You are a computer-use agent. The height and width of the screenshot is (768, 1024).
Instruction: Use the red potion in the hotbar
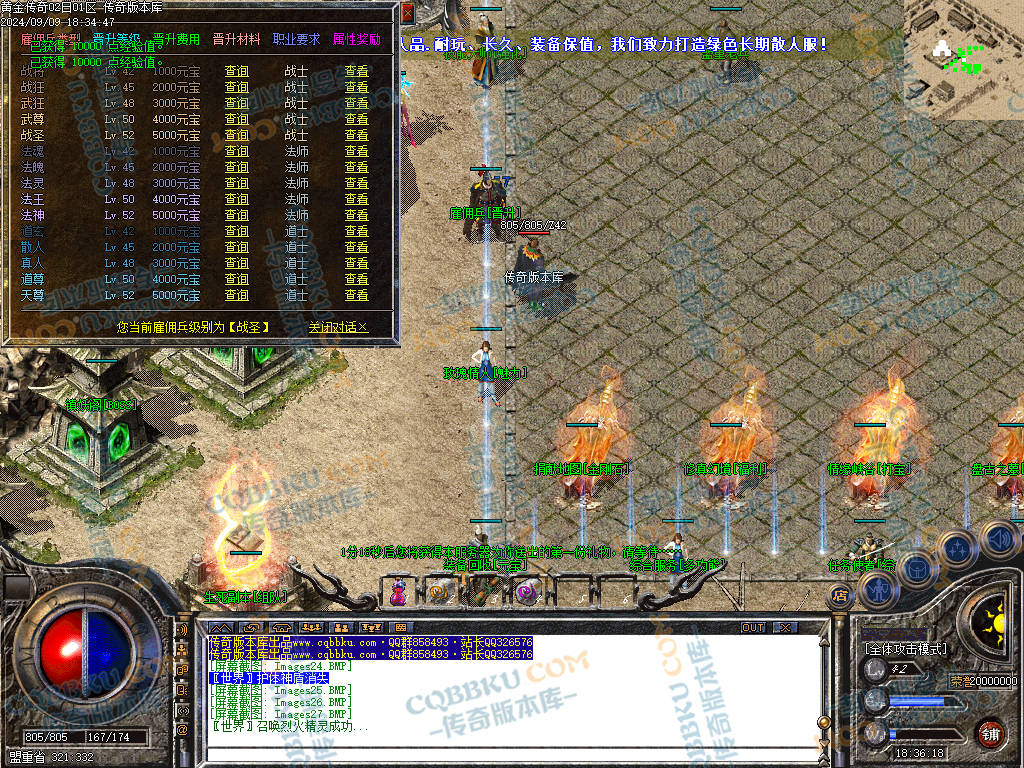400,592
